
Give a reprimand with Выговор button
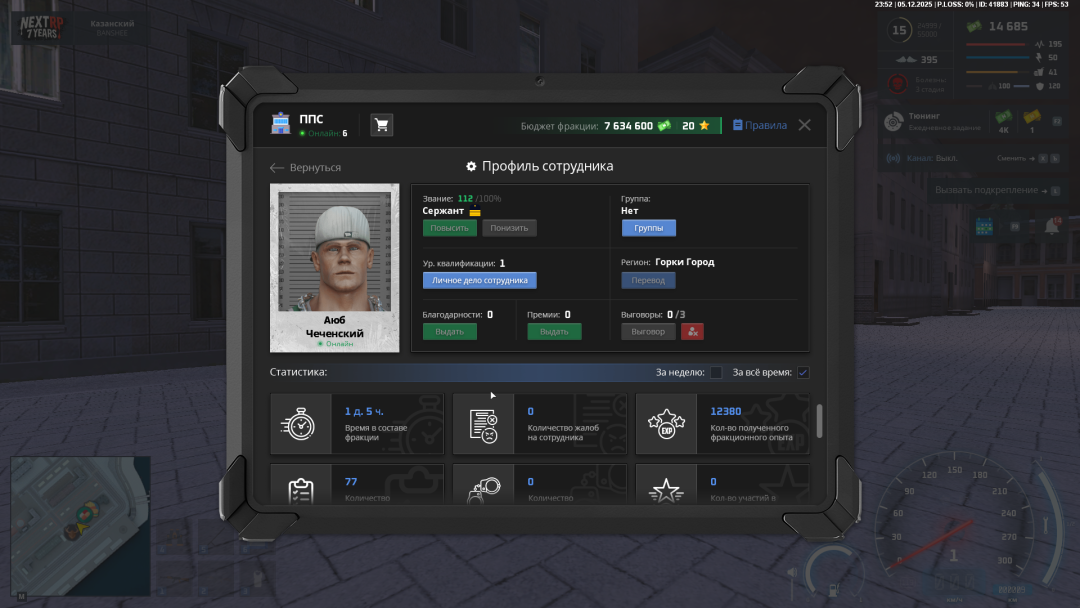pos(648,331)
